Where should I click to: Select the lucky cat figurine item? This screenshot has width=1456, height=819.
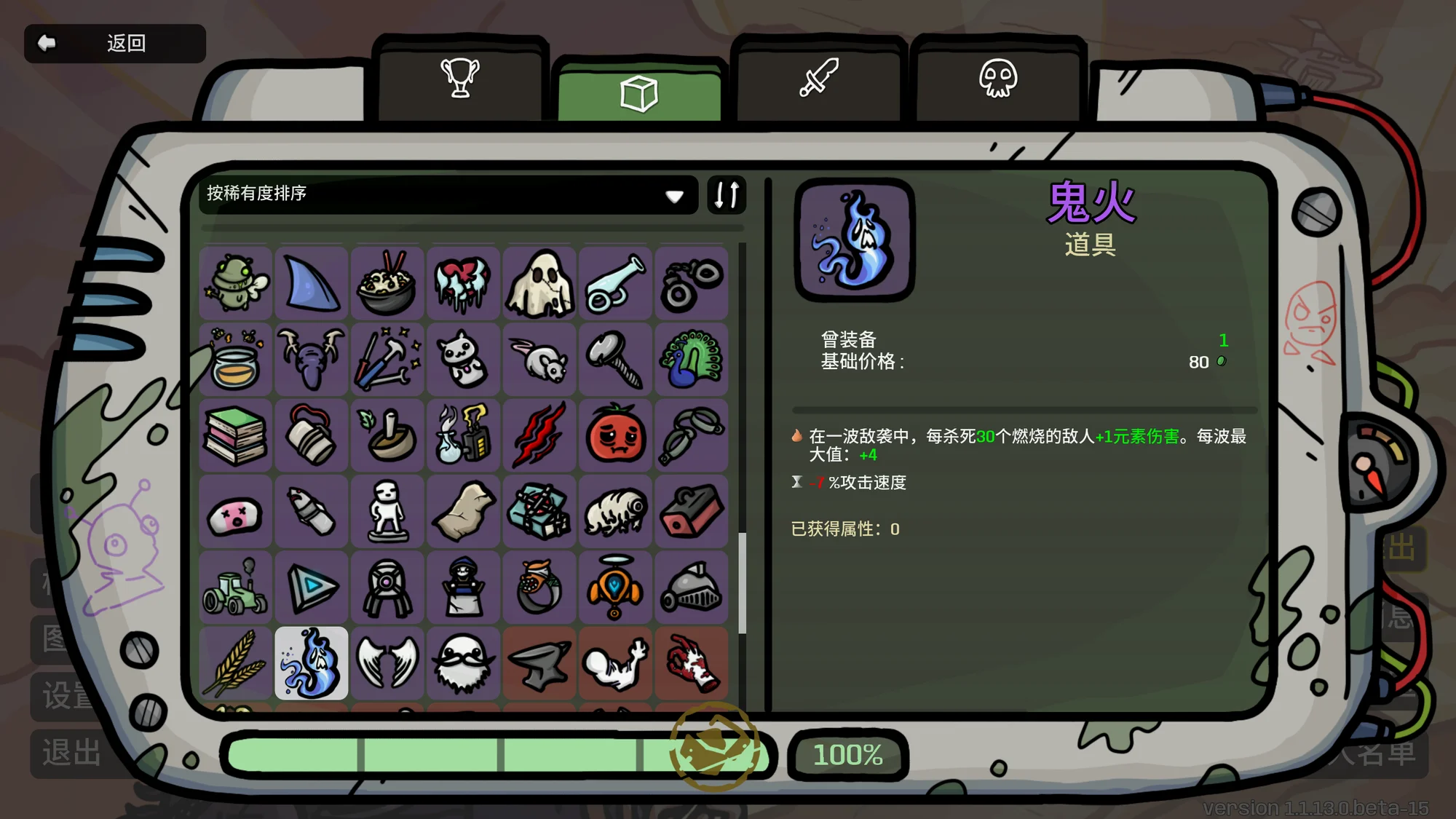click(463, 360)
